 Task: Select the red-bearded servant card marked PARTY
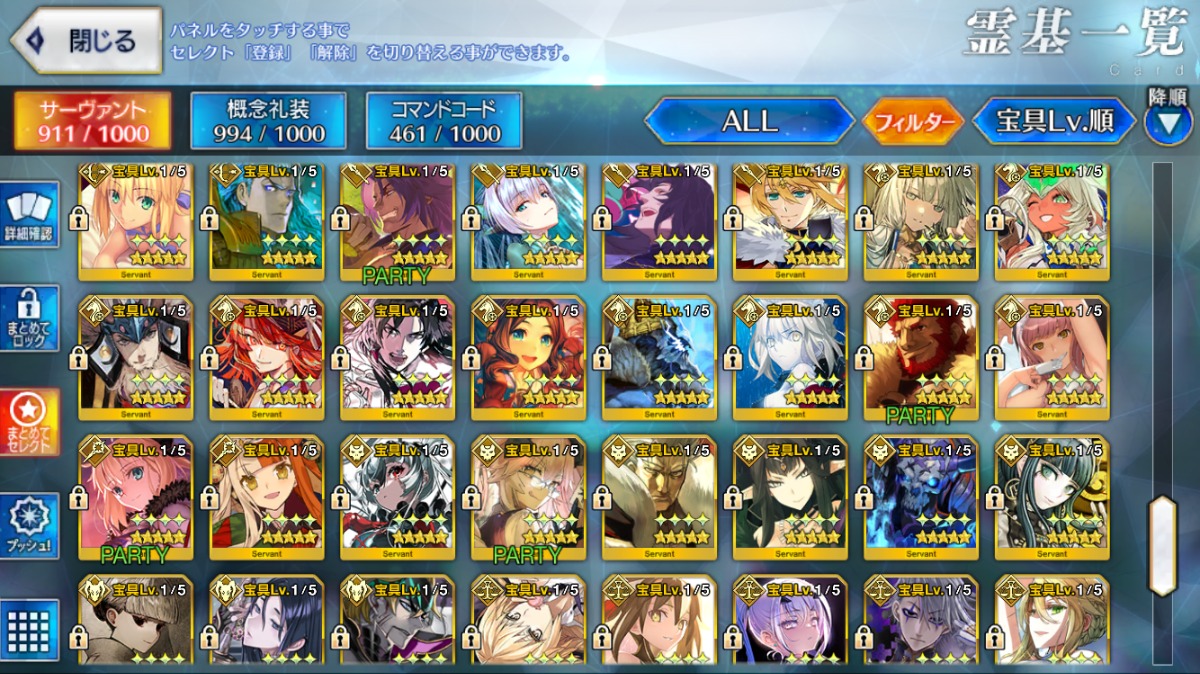click(921, 355)
